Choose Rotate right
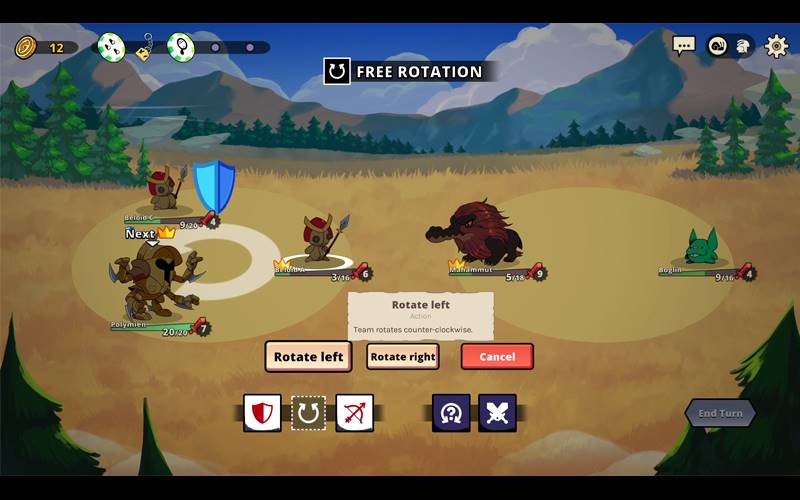 tap(402, 357)
